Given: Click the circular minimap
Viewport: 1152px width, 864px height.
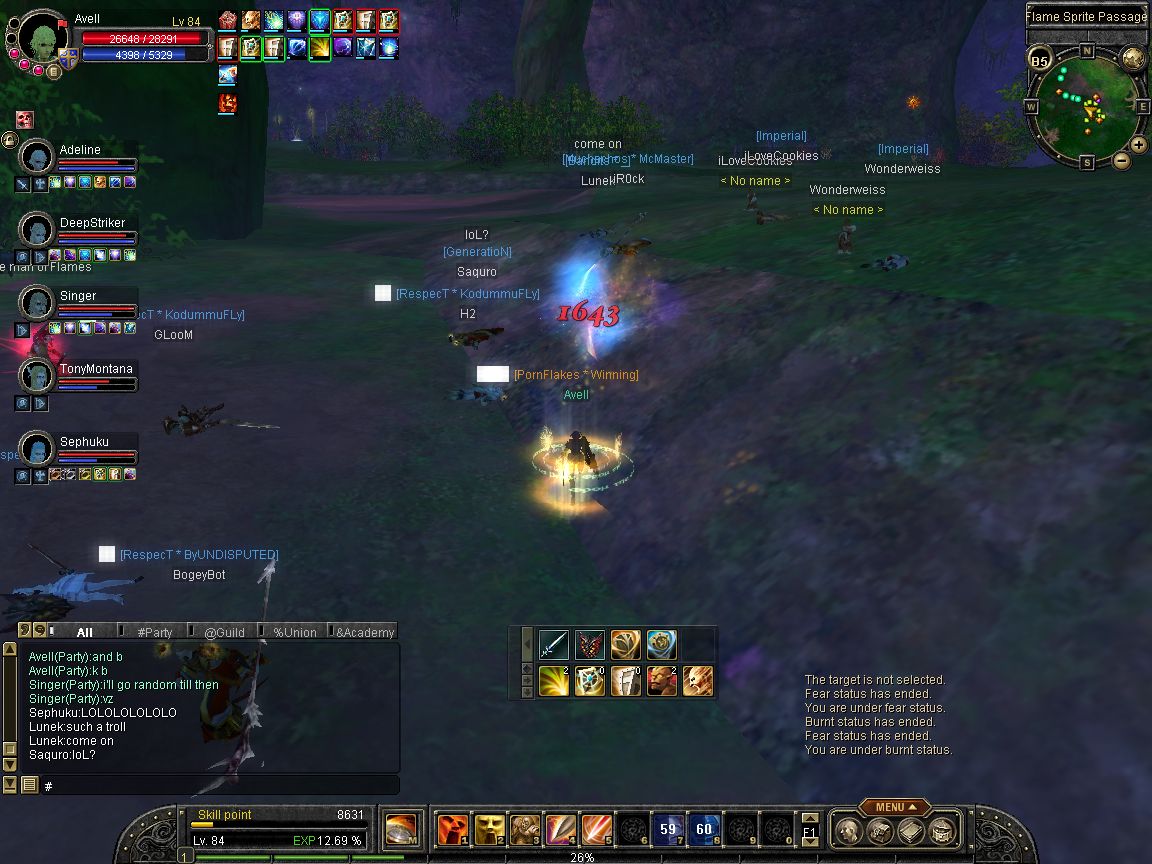Looking at the screenshot, I should tap(1085, 103).
